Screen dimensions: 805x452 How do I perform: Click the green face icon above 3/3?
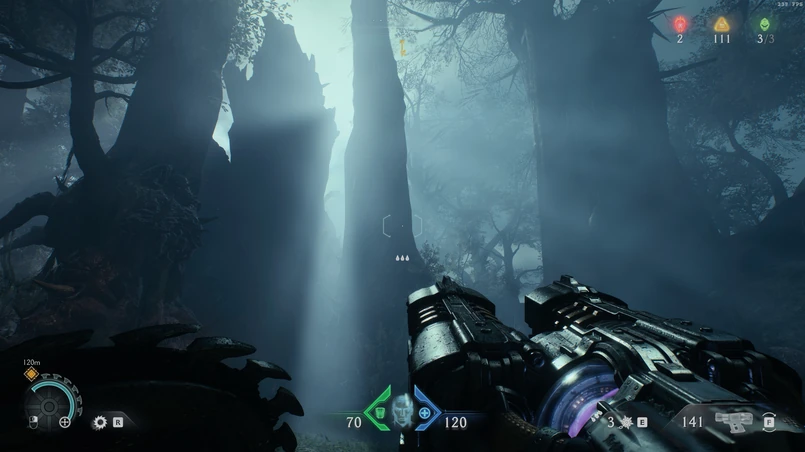tap(765, 23)
